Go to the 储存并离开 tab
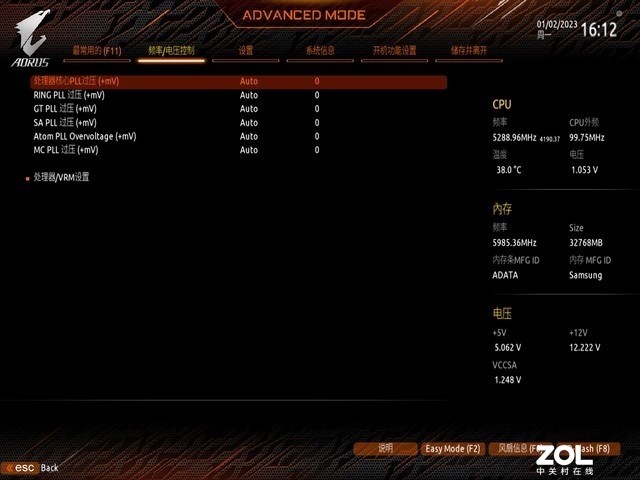The image size is (640, 480). point(469,50)
